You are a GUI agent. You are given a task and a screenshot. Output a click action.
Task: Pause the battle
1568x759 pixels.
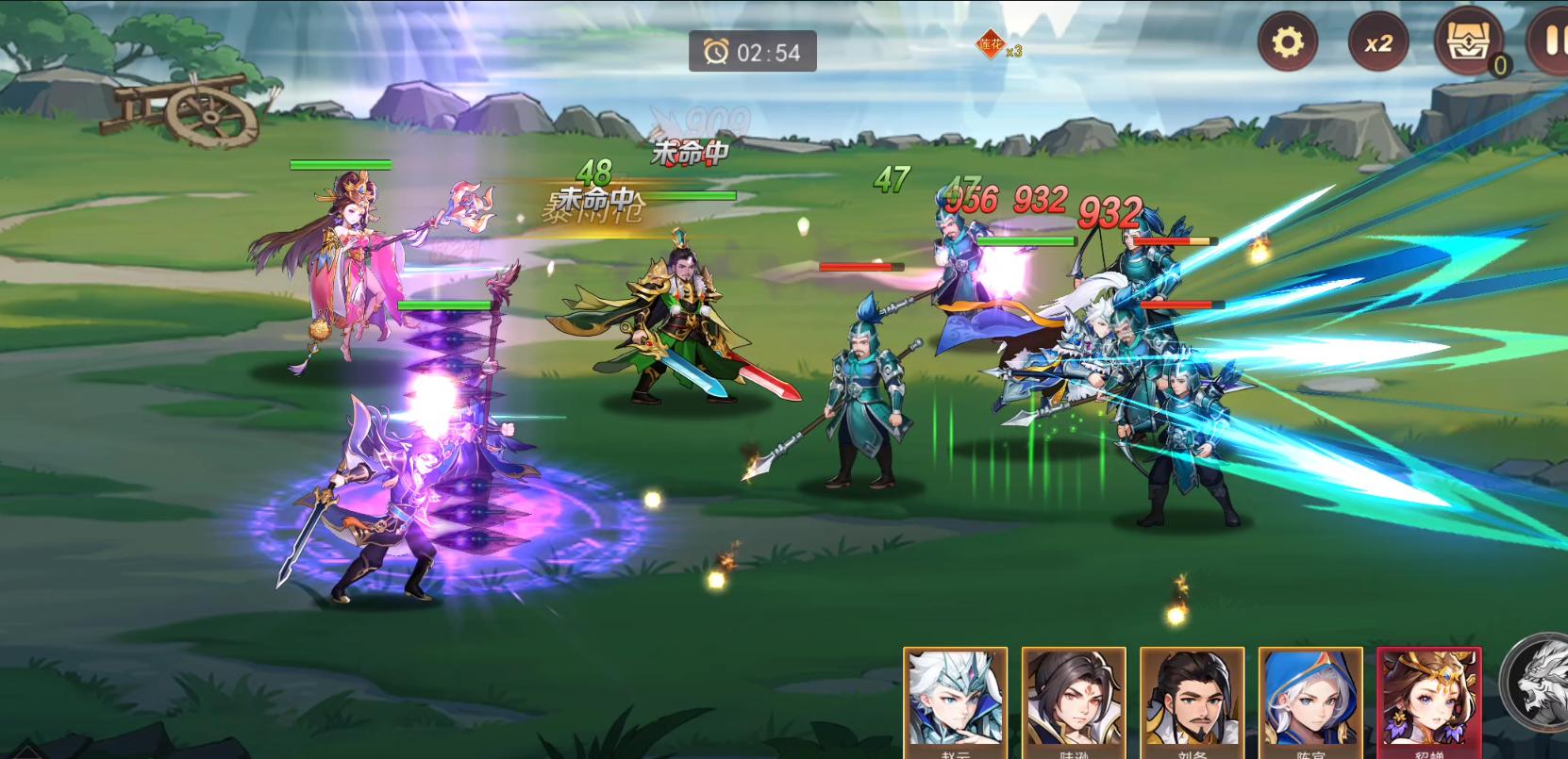(1551, 42)
